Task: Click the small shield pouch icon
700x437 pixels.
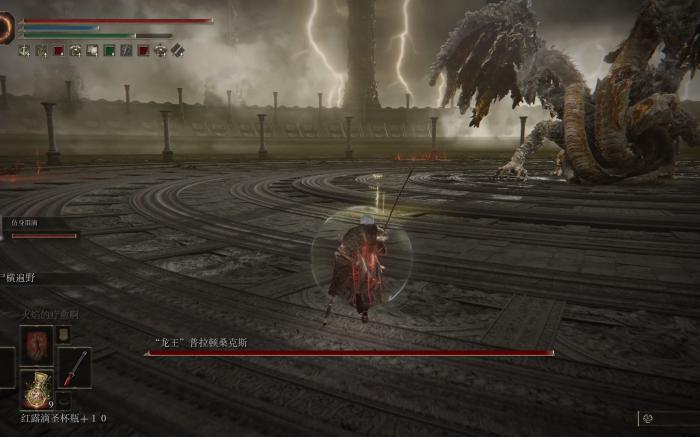Action: (x=63, y=335)
